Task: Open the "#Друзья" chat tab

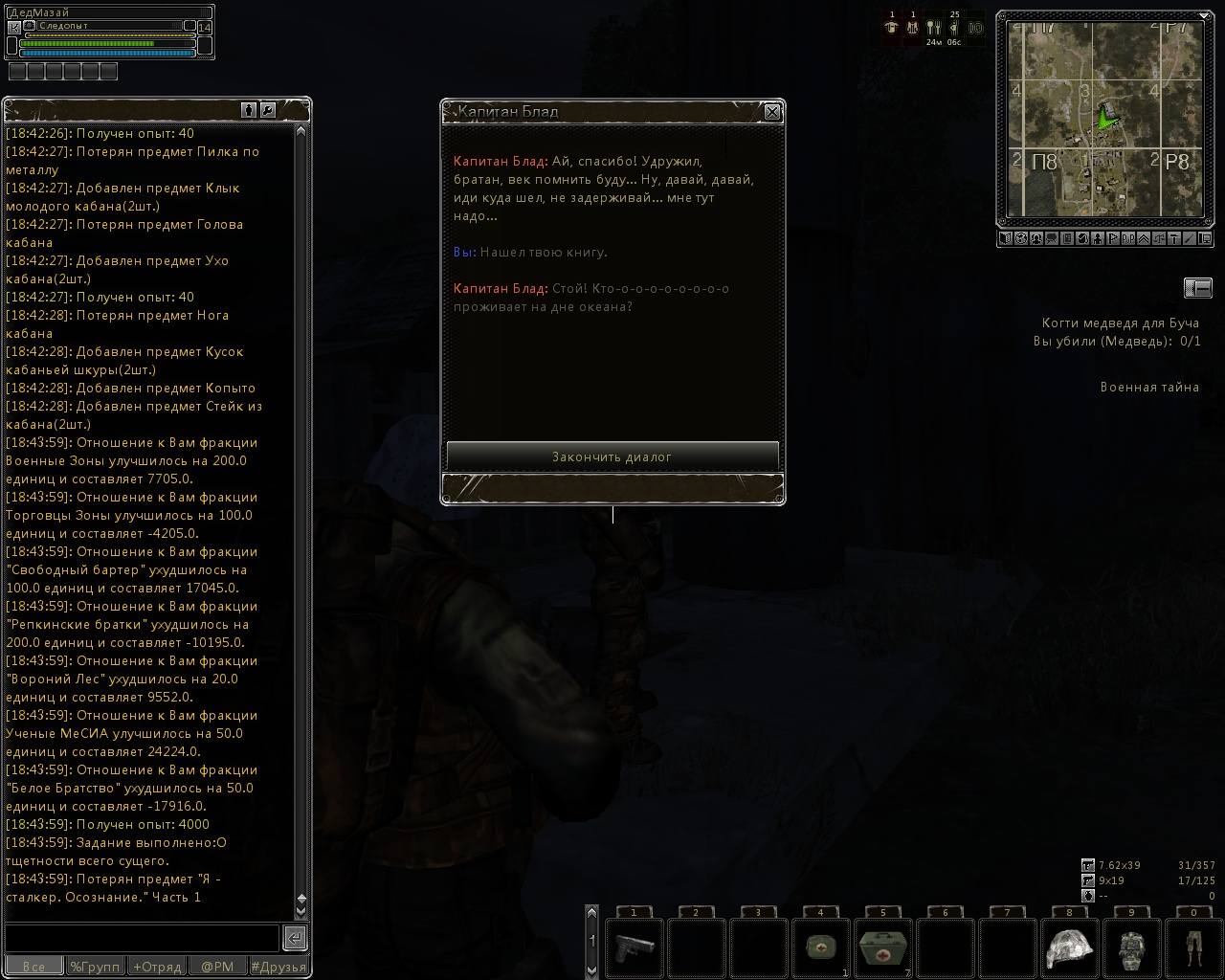Action: click(278, 967)
